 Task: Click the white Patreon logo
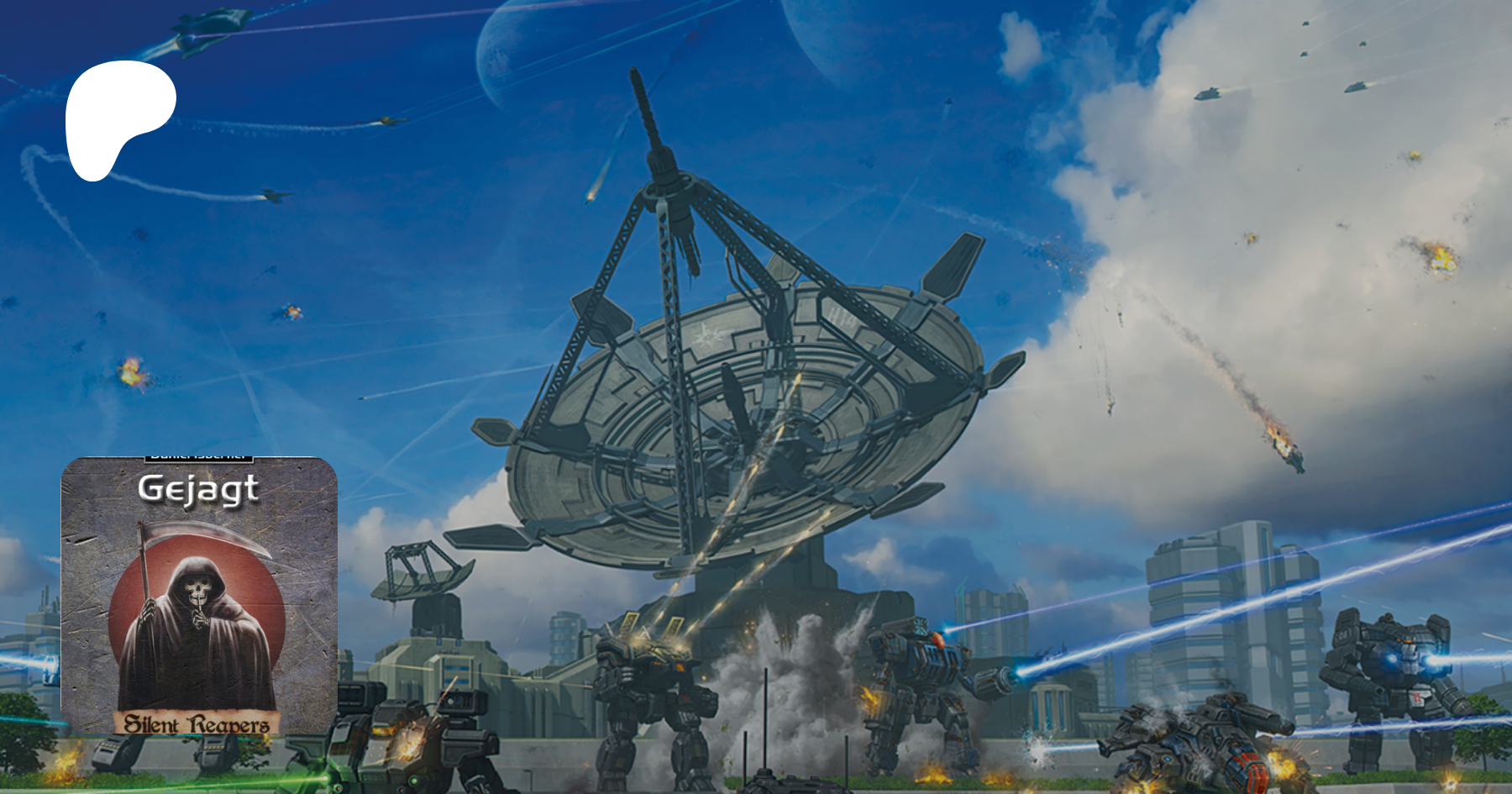(x=118, y=116)
